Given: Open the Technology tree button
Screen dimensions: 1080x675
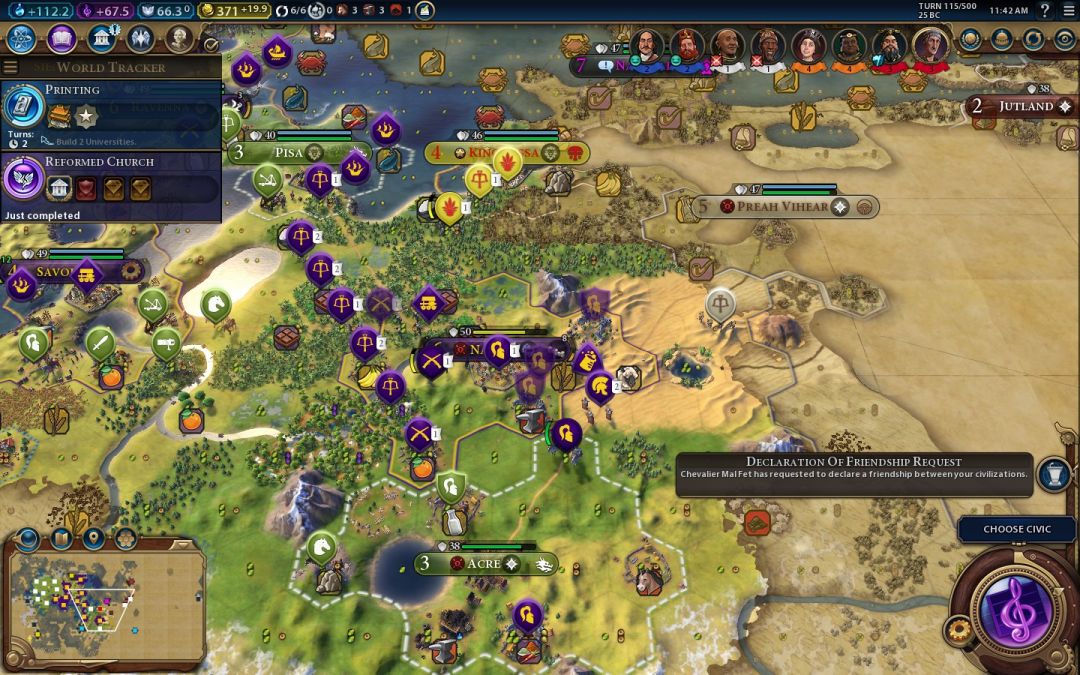Looking at the screenshot, I should click(23, 39).
